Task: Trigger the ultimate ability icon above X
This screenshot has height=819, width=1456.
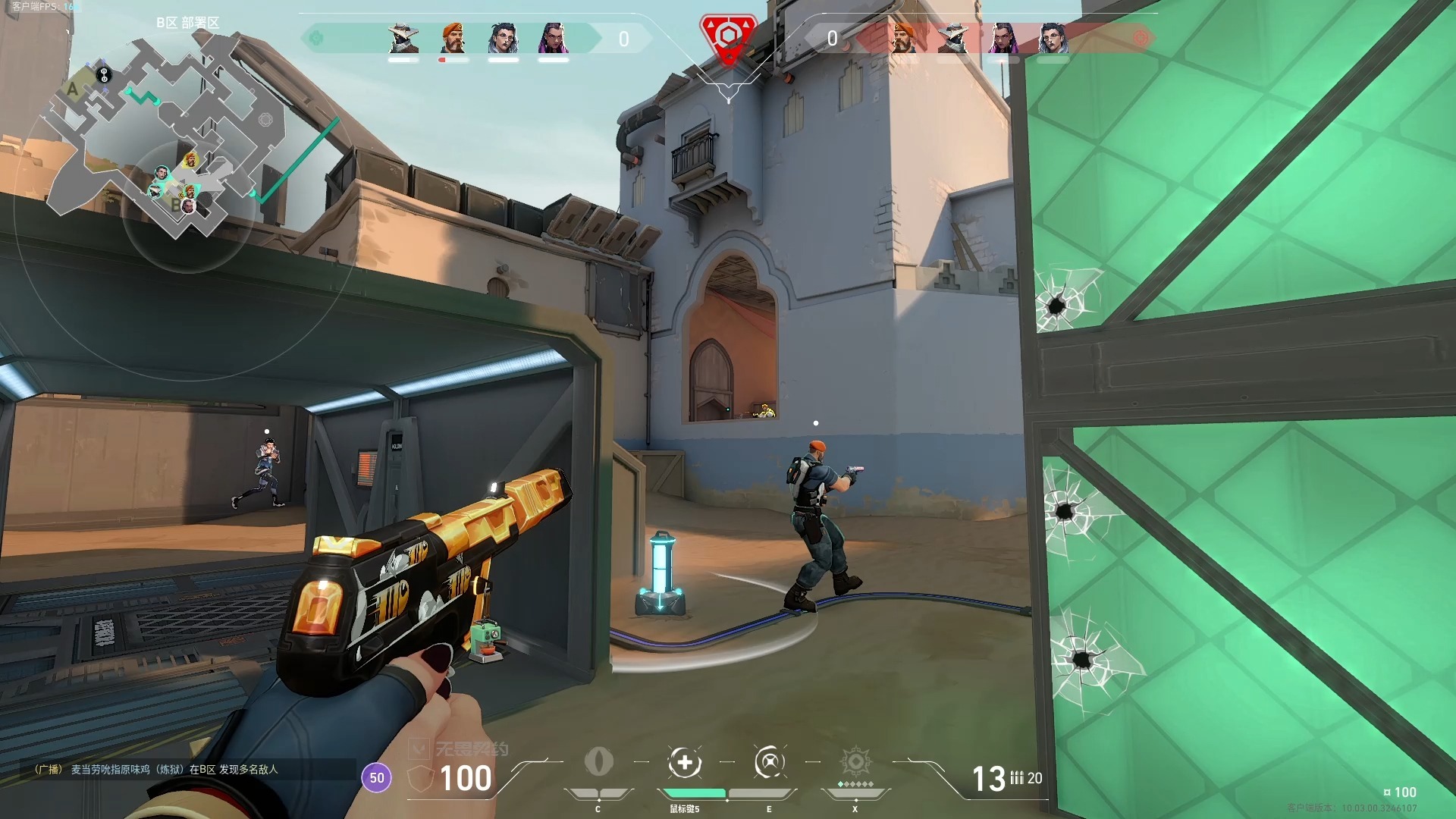Action: tap(855, 762)
